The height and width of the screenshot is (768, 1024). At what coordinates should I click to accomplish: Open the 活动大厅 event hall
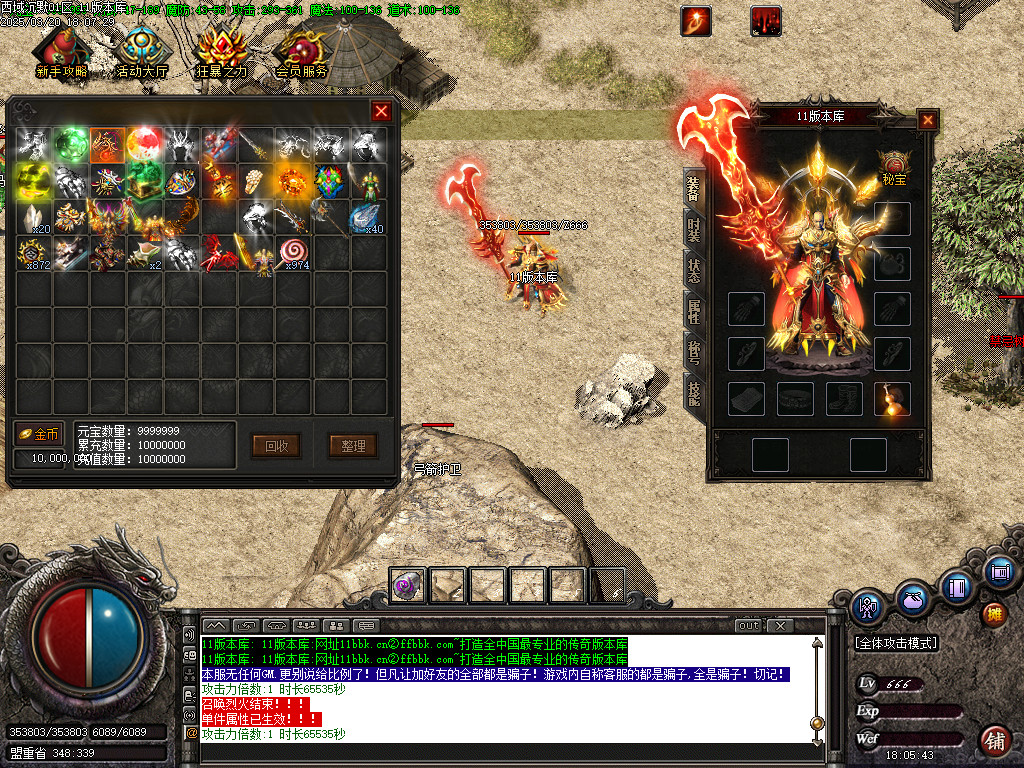[141, 53]
